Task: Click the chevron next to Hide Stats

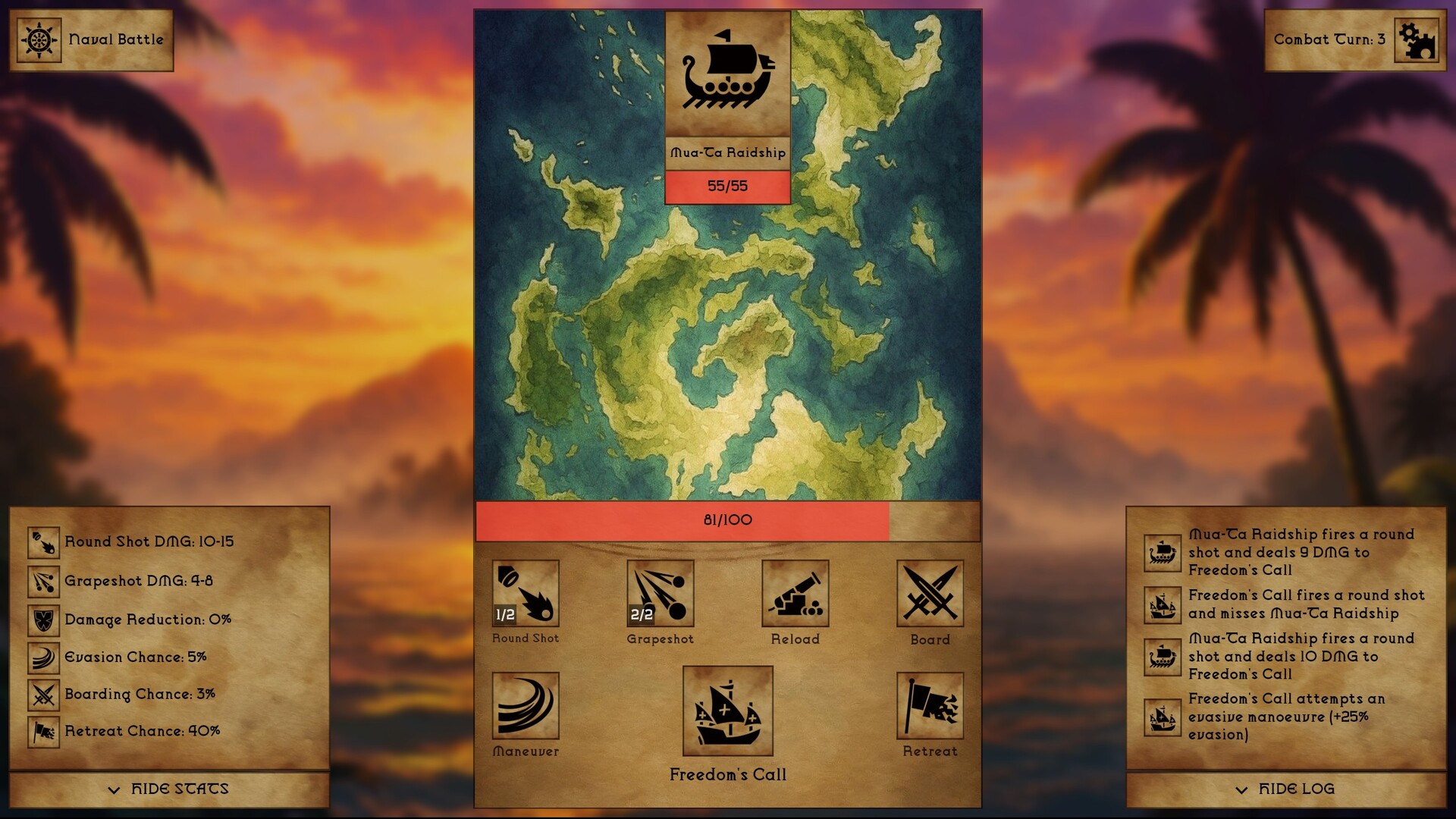Action: [x=115, y=789]
